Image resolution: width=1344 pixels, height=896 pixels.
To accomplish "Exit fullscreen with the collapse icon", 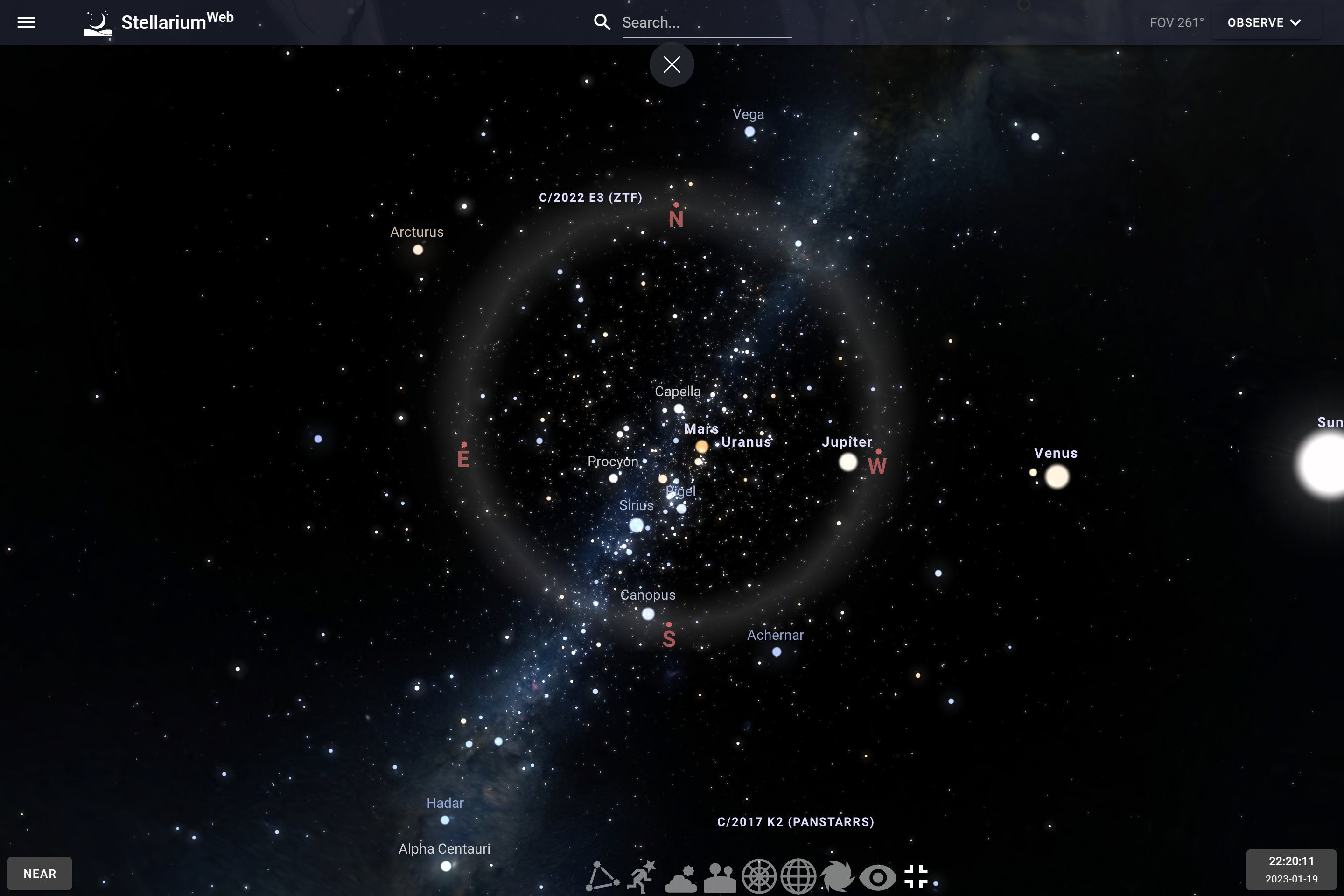I will click(916, 876).
